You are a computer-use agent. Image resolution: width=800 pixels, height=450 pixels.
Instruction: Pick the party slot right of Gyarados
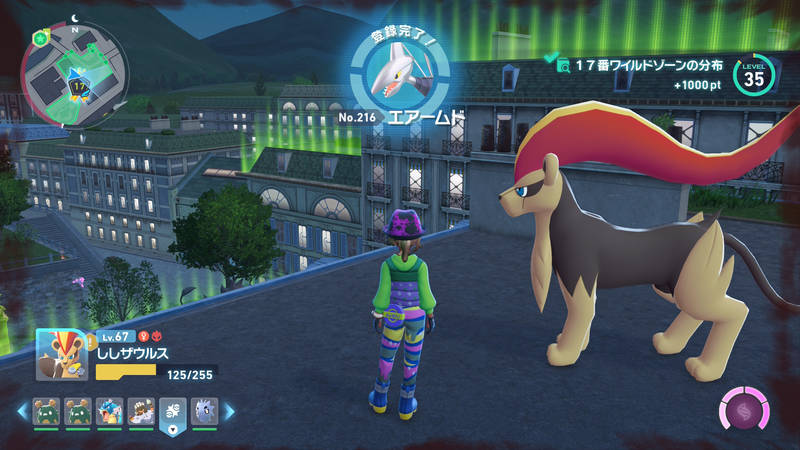(140, 410)
